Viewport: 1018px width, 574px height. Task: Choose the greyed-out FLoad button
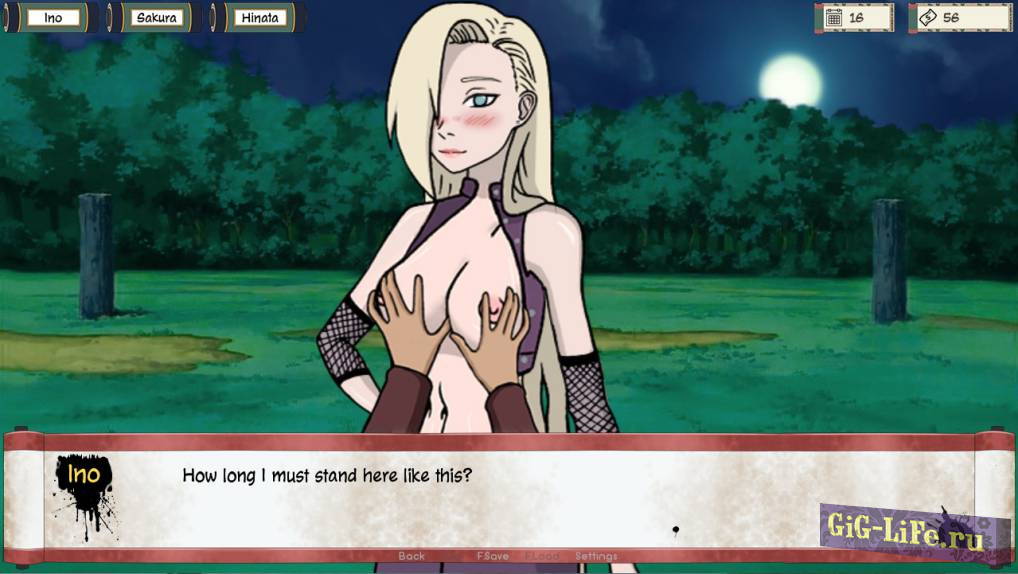click(543, 556)
